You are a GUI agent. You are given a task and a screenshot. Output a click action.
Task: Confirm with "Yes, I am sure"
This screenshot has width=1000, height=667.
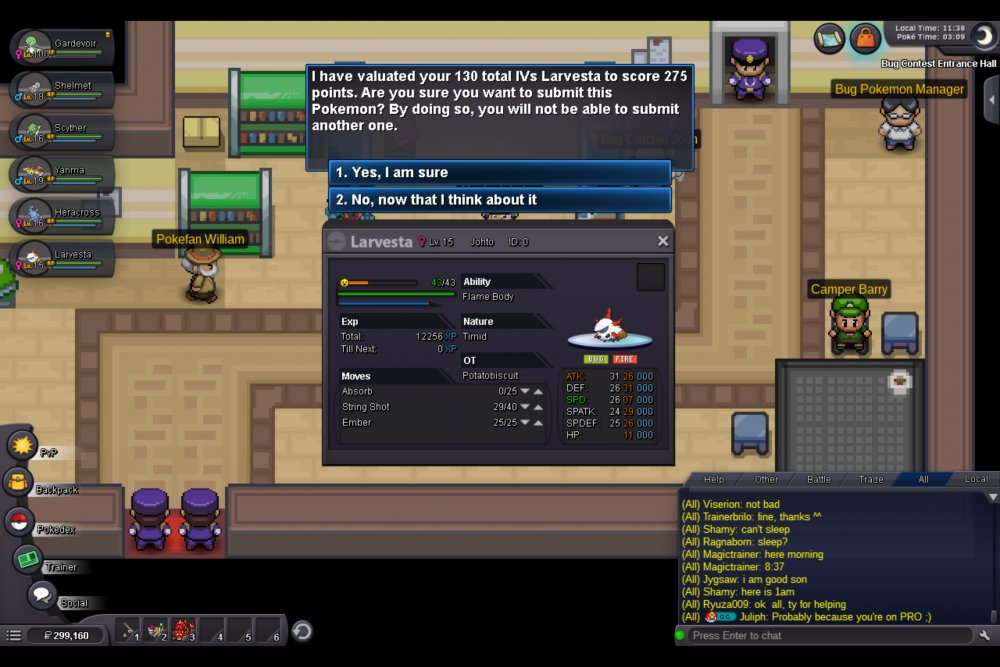[500, 173]
